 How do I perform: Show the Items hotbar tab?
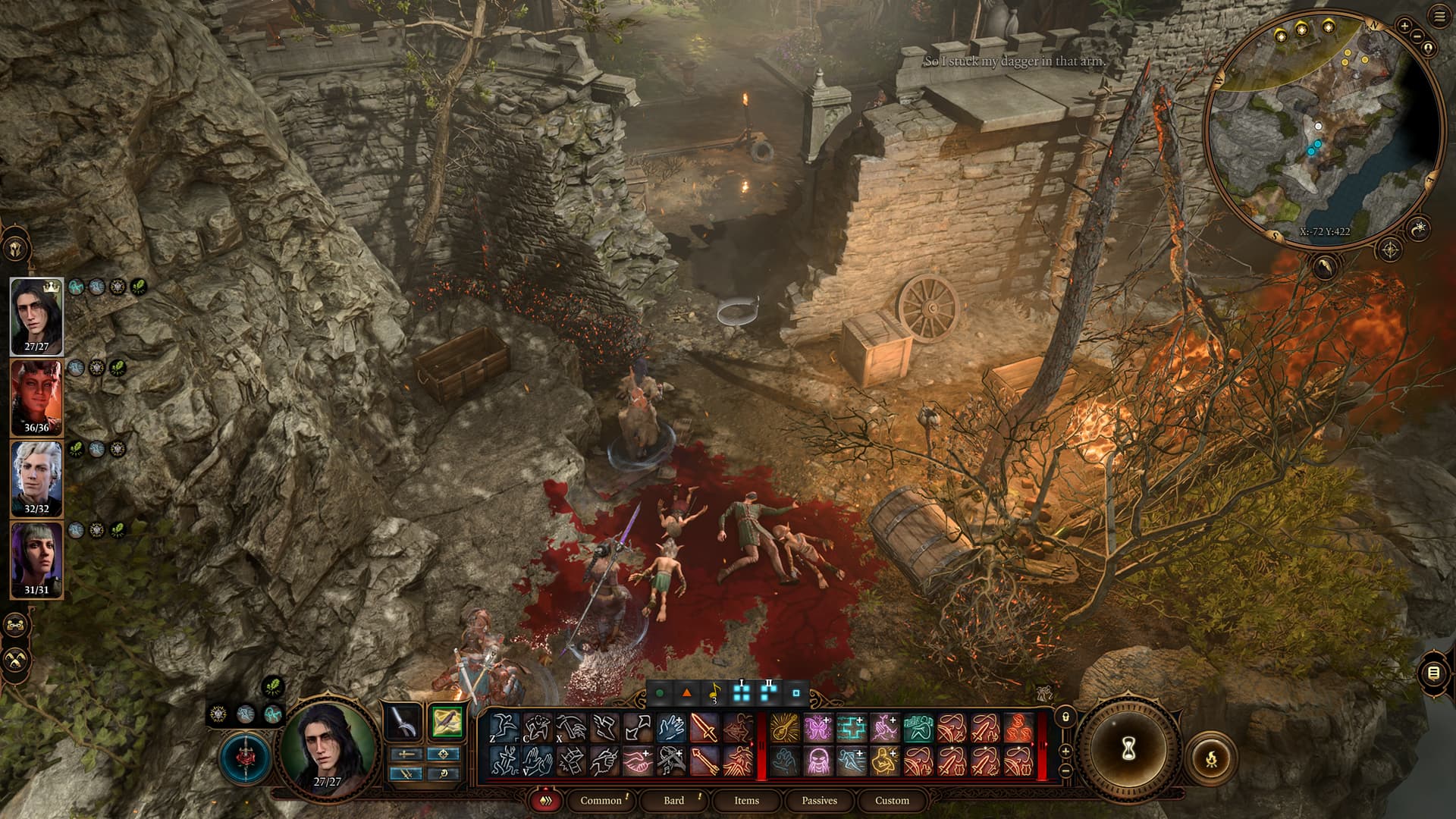[x=746, y=800]
